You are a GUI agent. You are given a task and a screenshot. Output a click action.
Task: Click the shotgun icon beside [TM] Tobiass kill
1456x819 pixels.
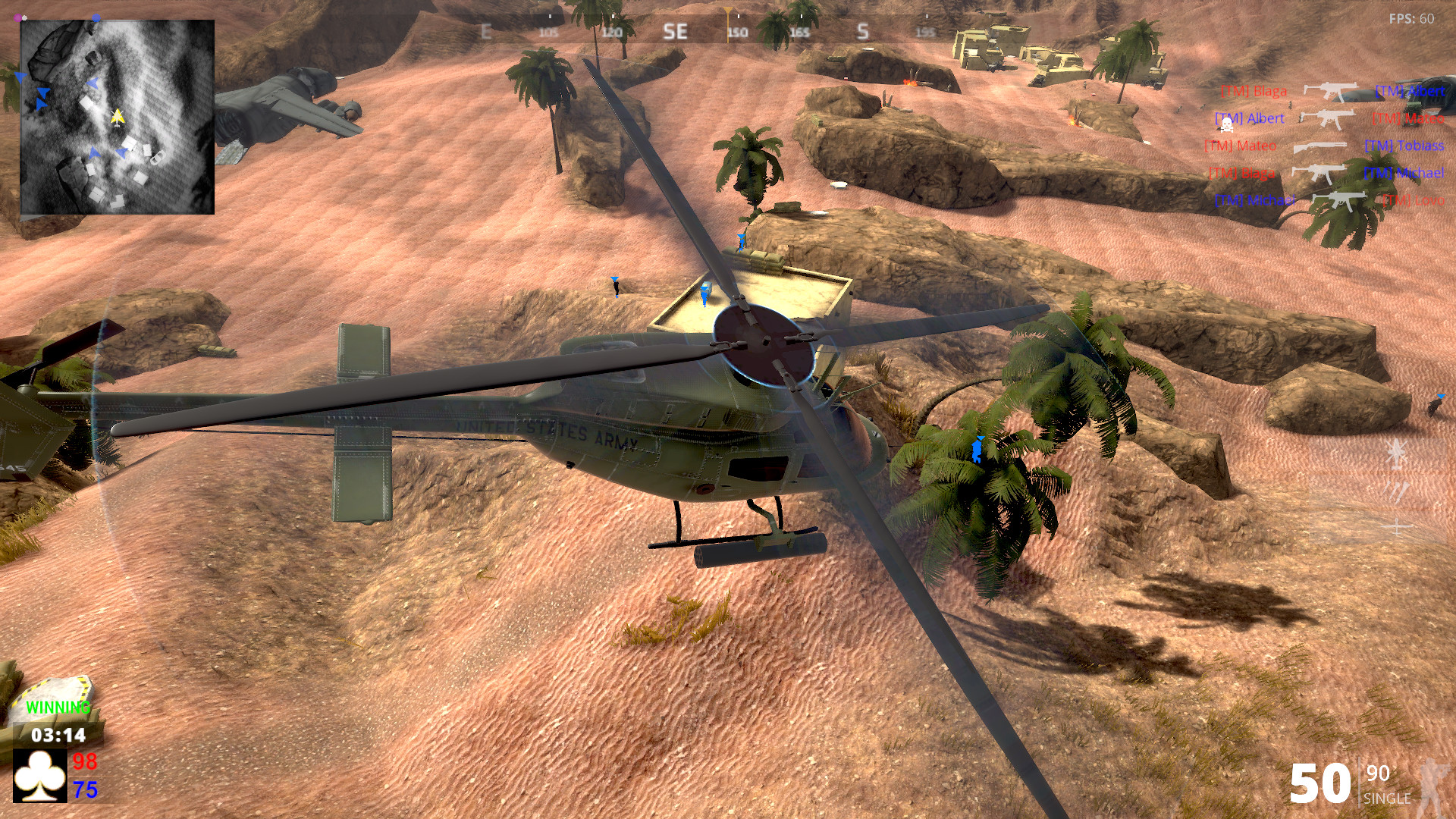point(1320,146)
